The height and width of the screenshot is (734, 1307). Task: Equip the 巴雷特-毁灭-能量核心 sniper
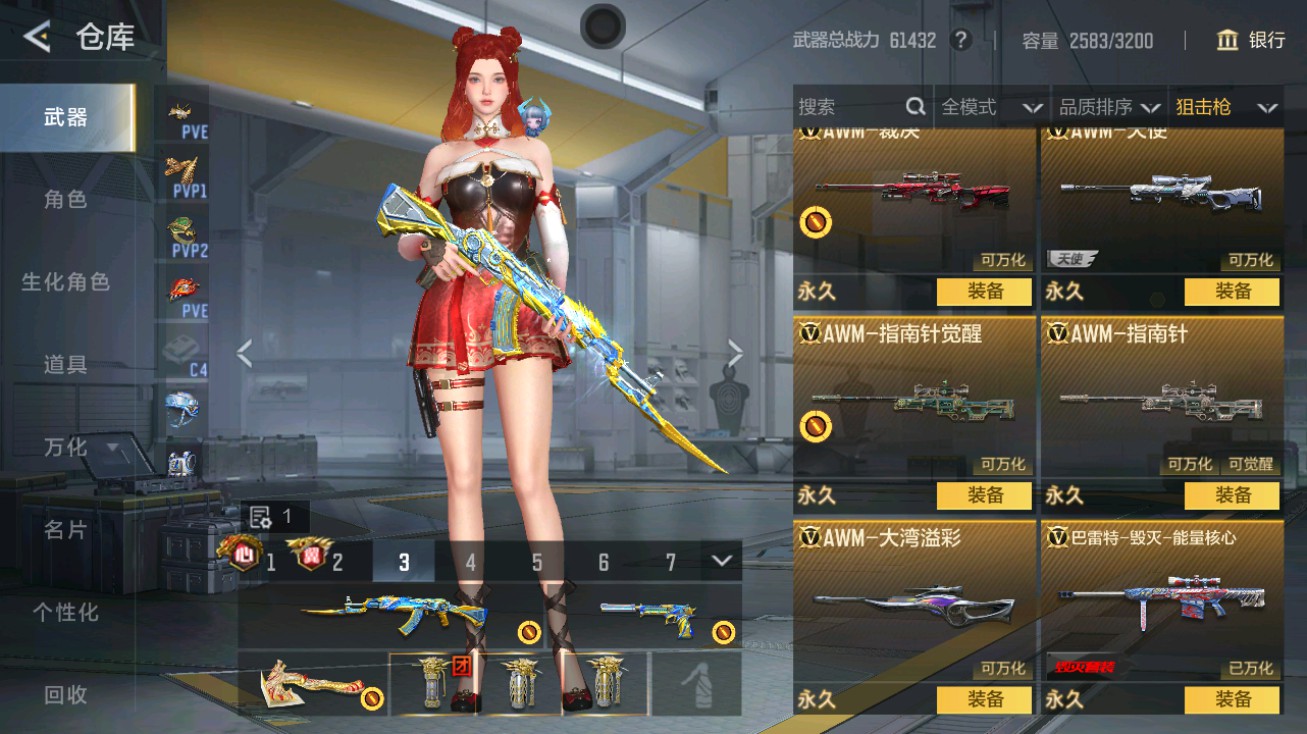point(1233,700)
